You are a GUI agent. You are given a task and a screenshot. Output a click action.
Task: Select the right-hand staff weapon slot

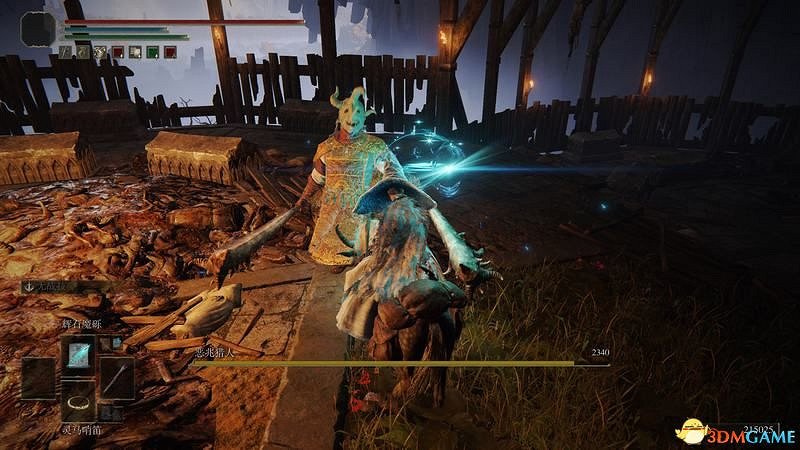click(x=116, y=378)
